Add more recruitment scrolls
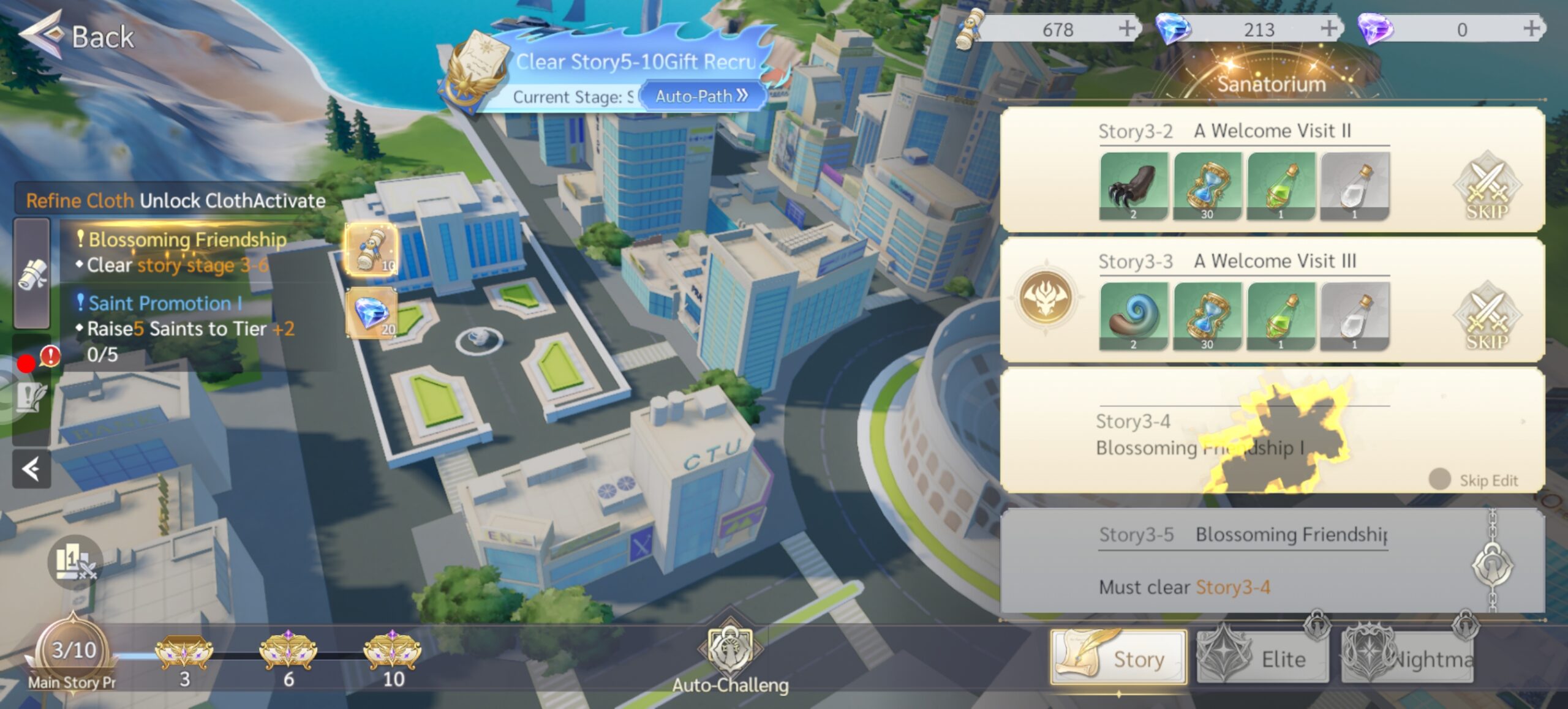The image size is (1568, 709). 1127,28
